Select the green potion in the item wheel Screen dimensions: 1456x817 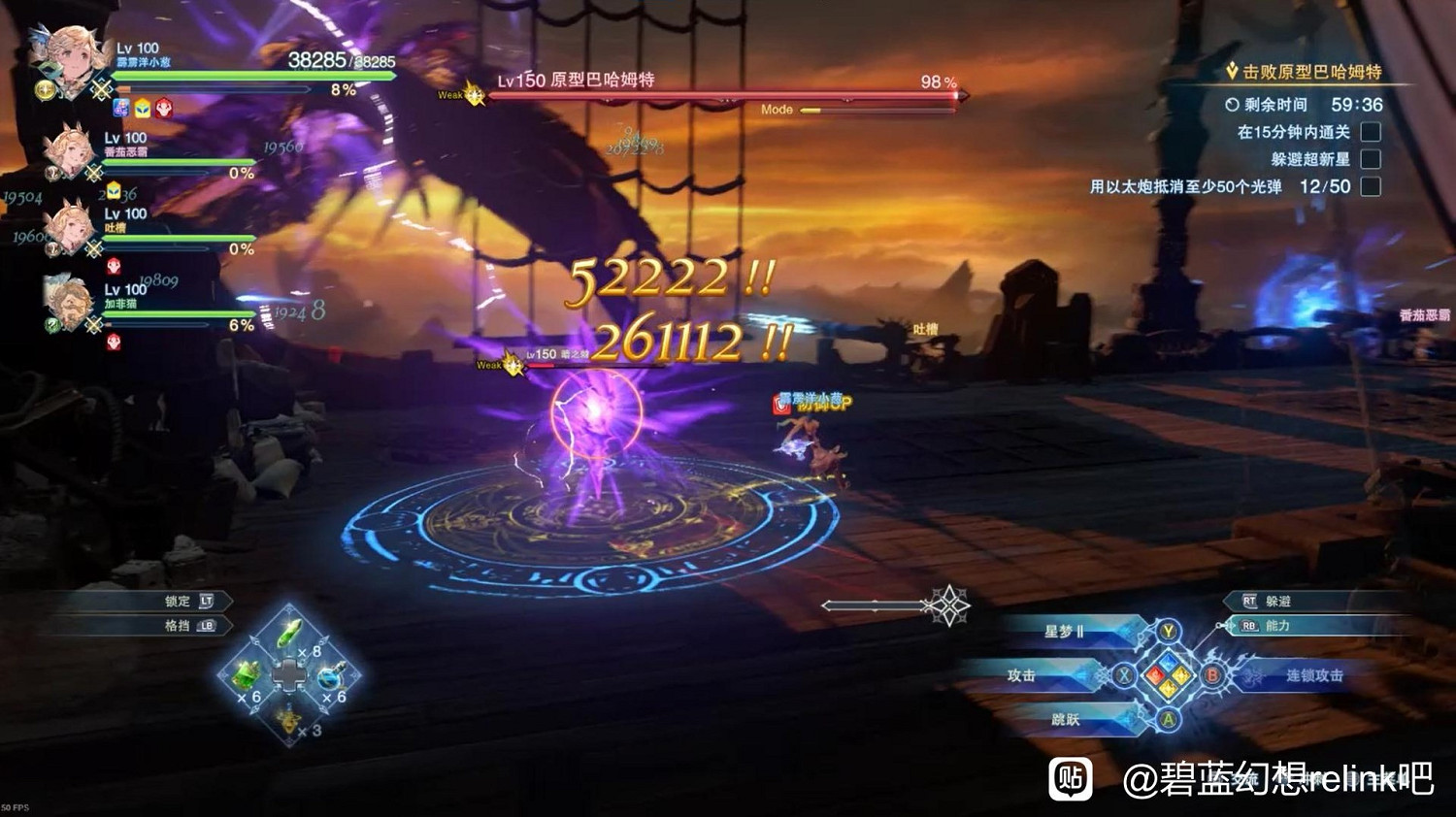coord(287,632)
